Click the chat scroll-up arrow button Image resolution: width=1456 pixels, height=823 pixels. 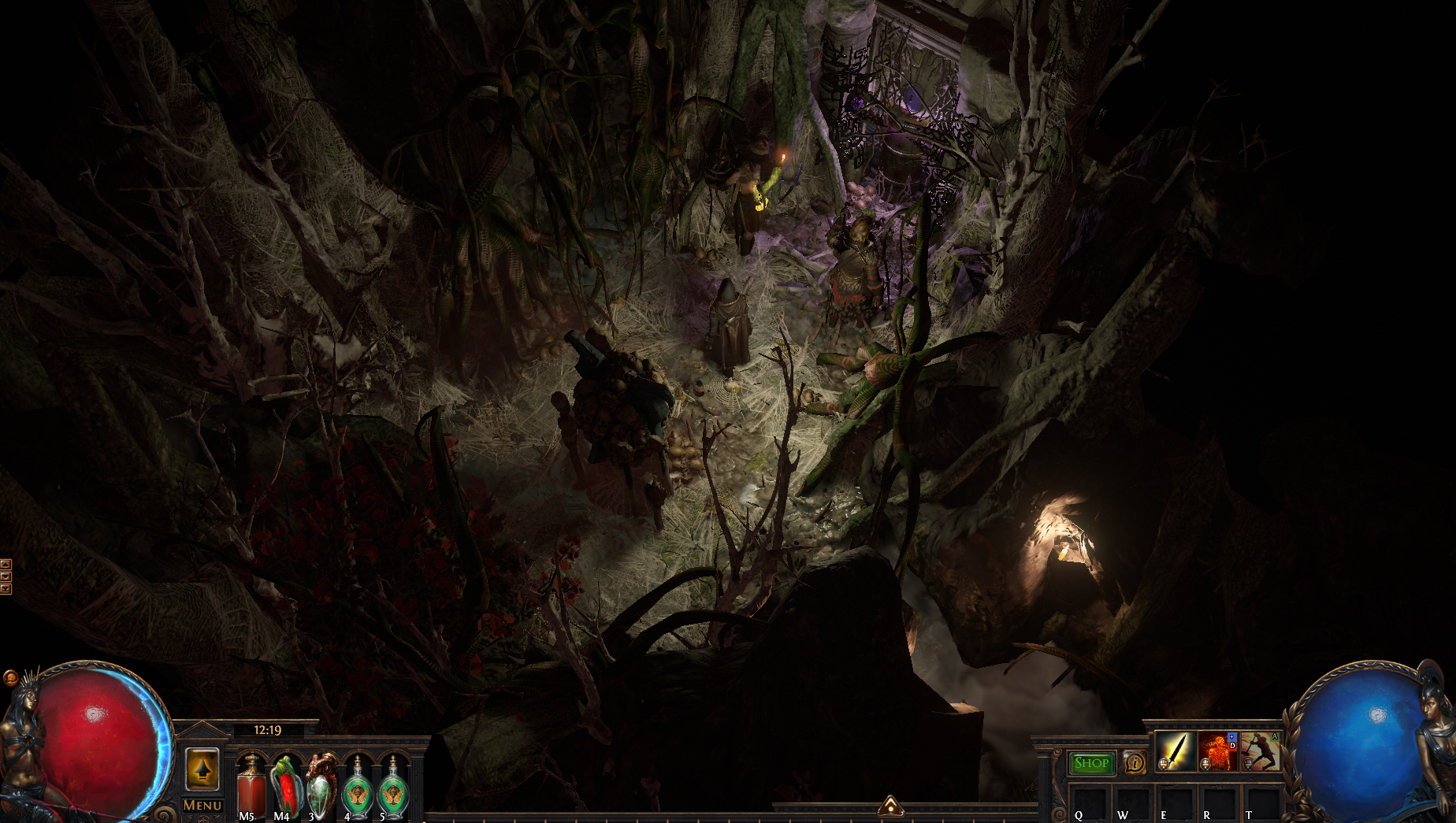coord(6,564)
